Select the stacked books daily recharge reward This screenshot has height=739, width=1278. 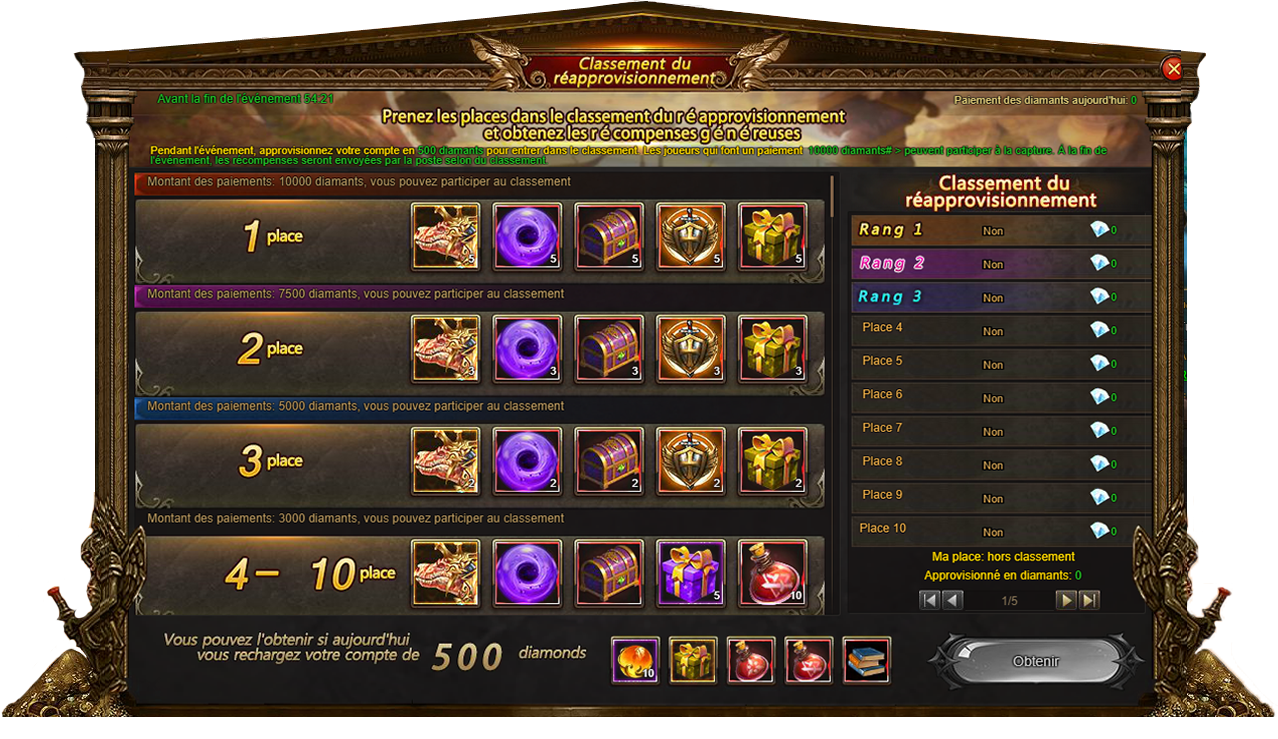point(866,660)
